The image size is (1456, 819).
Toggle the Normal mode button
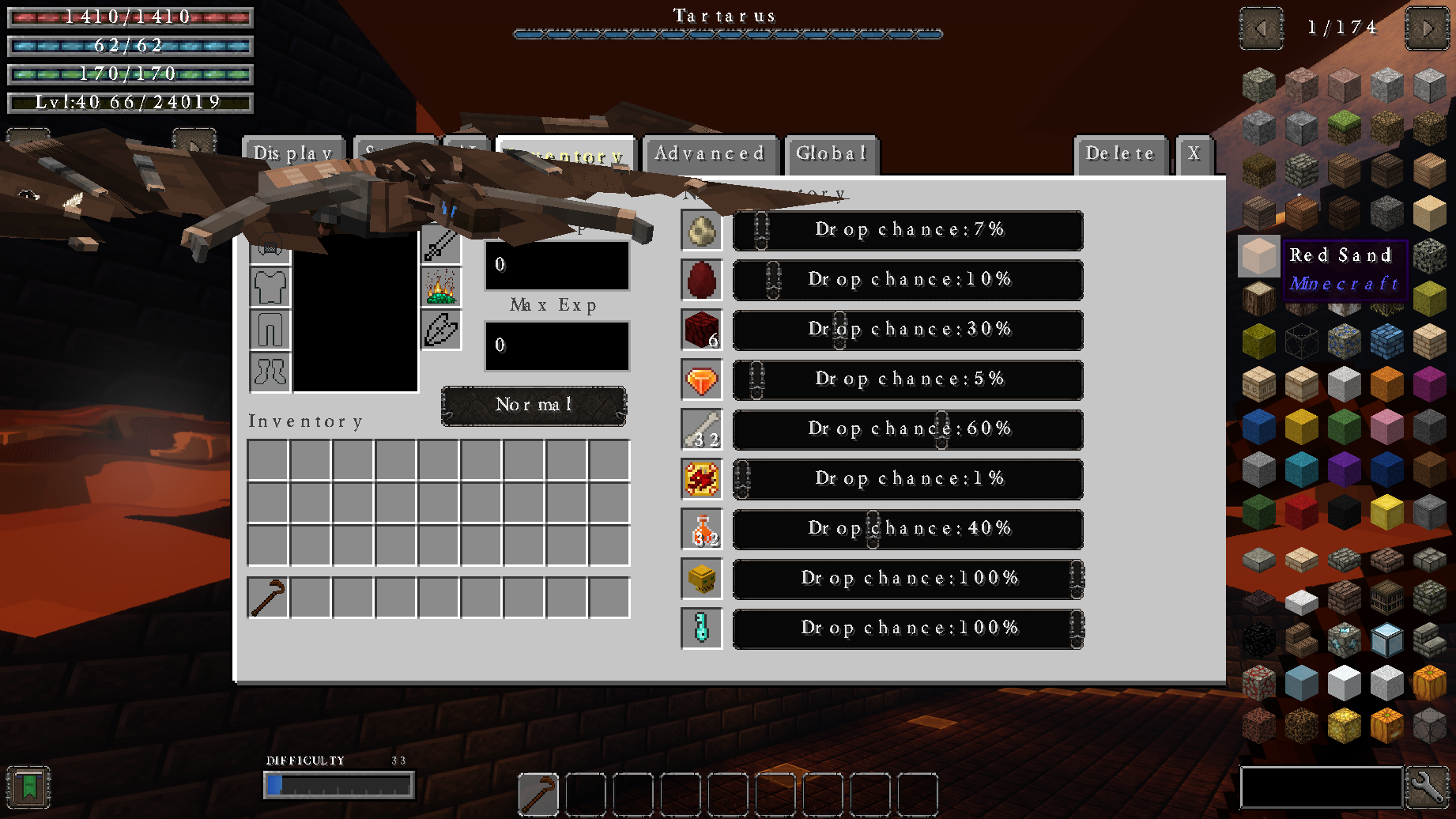pyautogui.click(x=534, y=406)
